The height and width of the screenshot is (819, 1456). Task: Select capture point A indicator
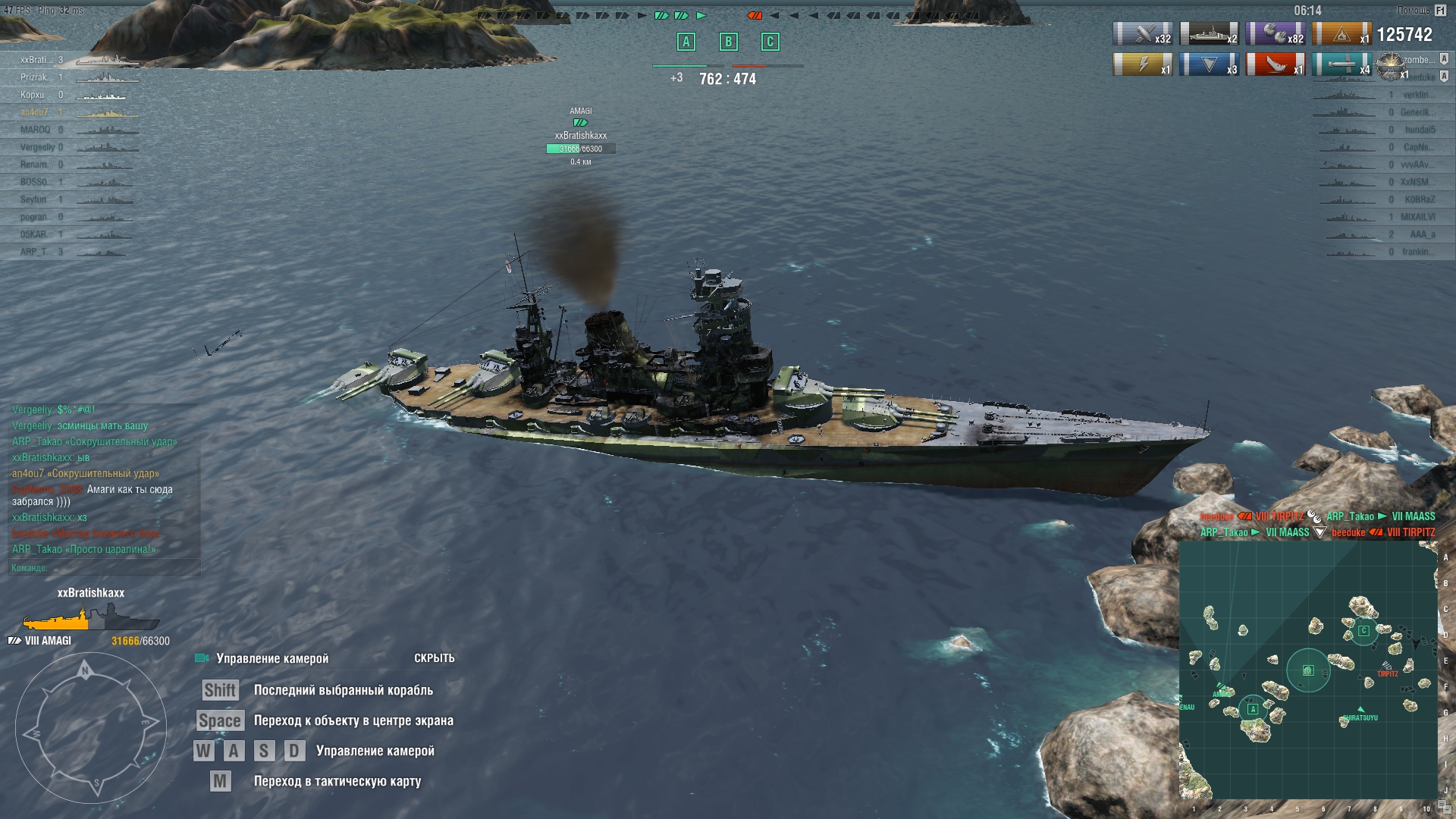tap(686, 42)
